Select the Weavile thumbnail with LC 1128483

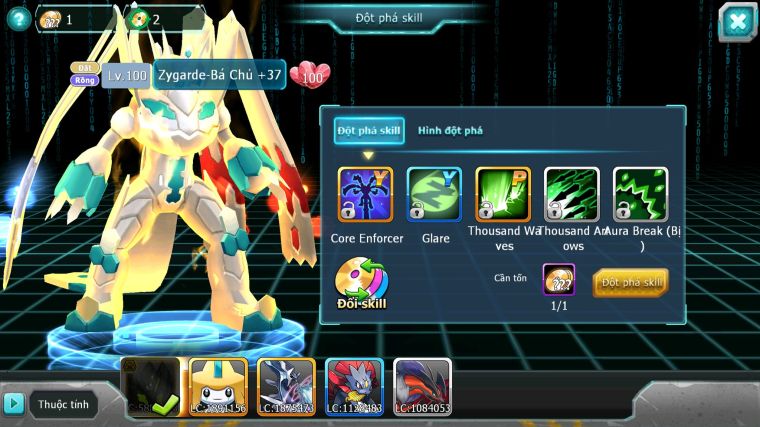coord(354,387)
